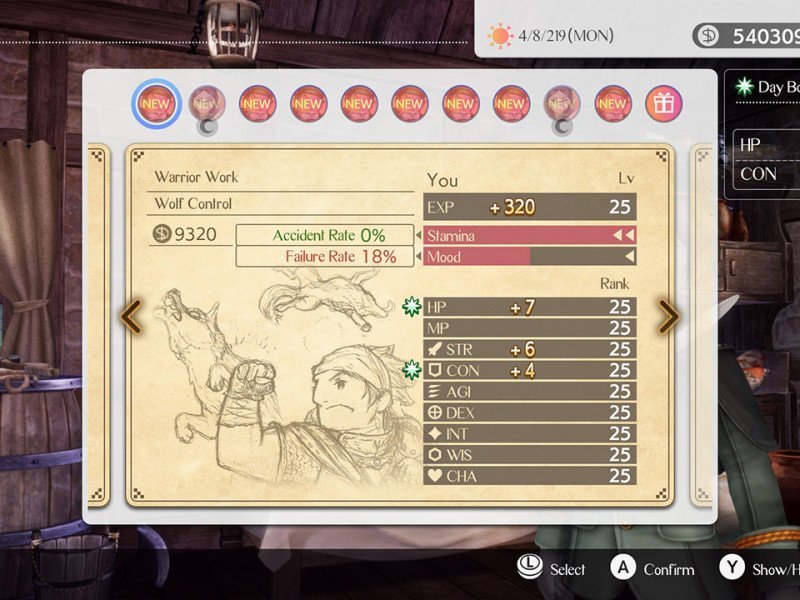Go to the previous page with left arrow
Screen dimensions: 800x600
point(131,317)
